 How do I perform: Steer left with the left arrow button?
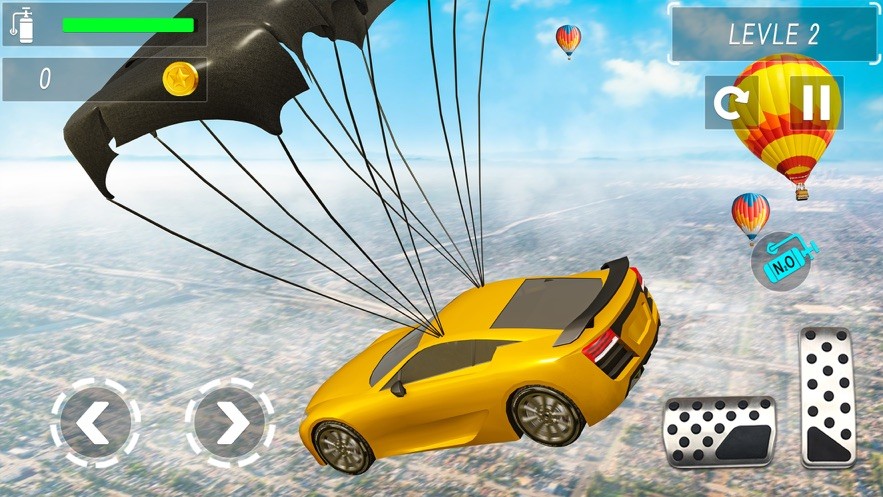(x=95, y=424)
